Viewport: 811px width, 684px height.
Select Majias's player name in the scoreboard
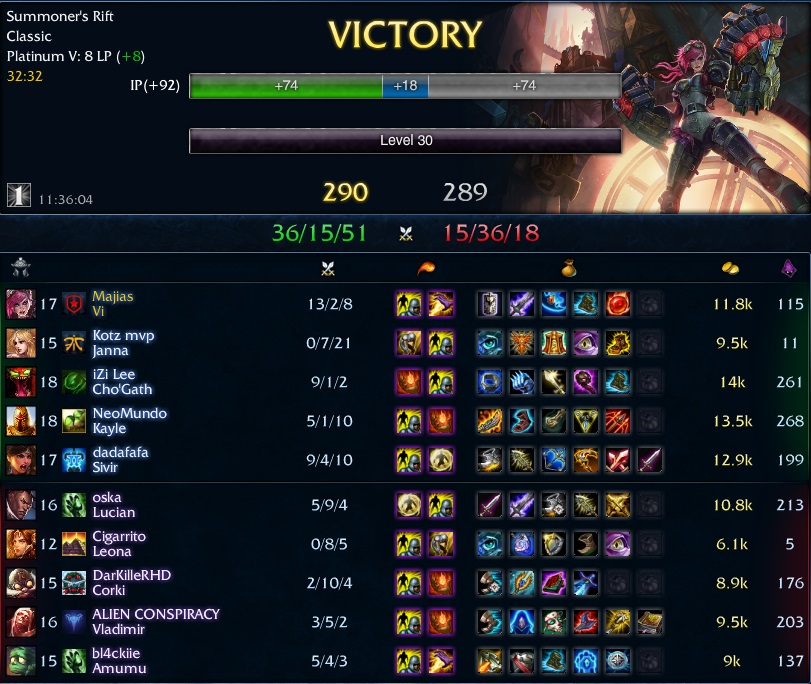tap(112, 296)
